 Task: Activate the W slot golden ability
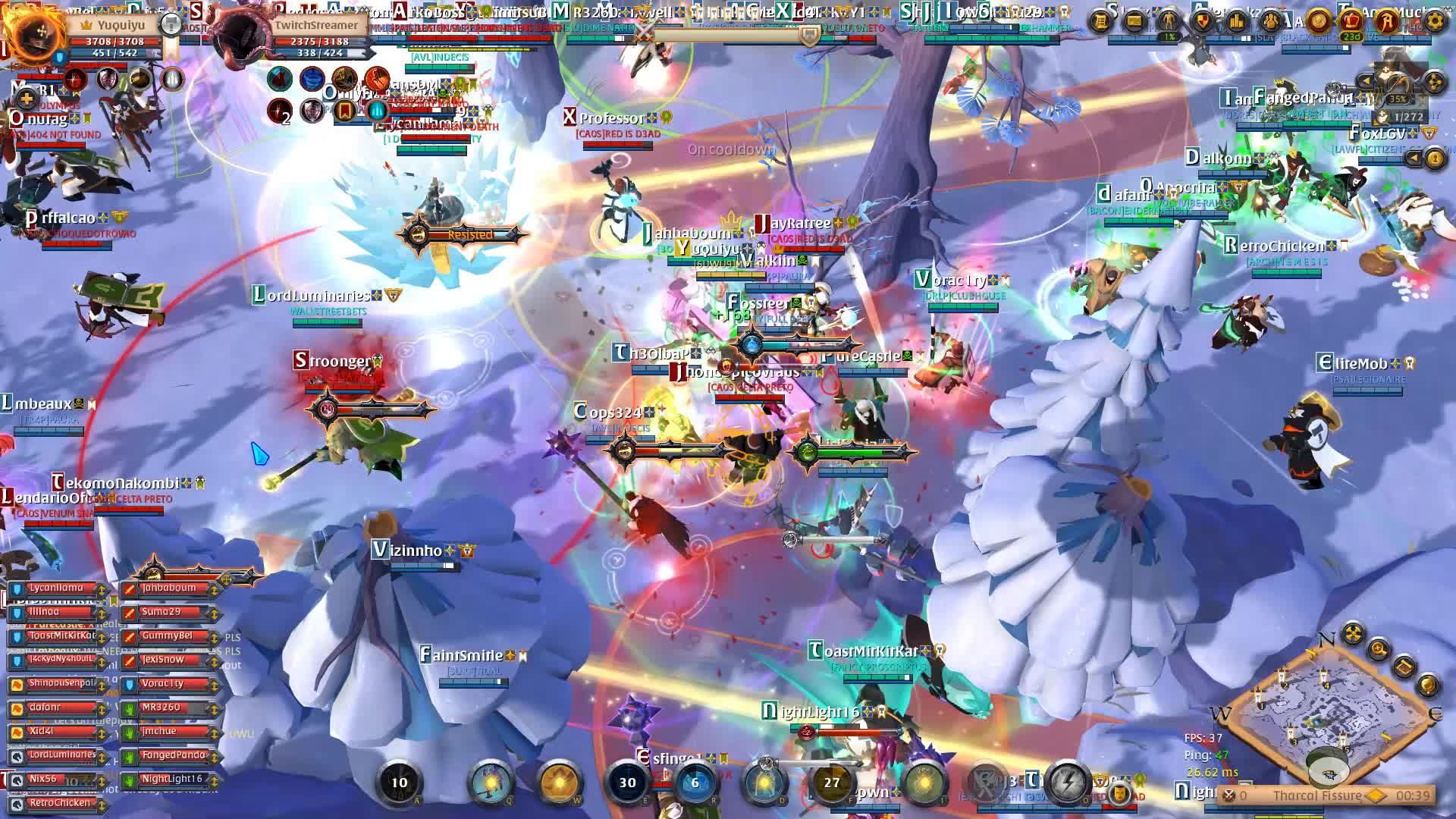point(560,783)
